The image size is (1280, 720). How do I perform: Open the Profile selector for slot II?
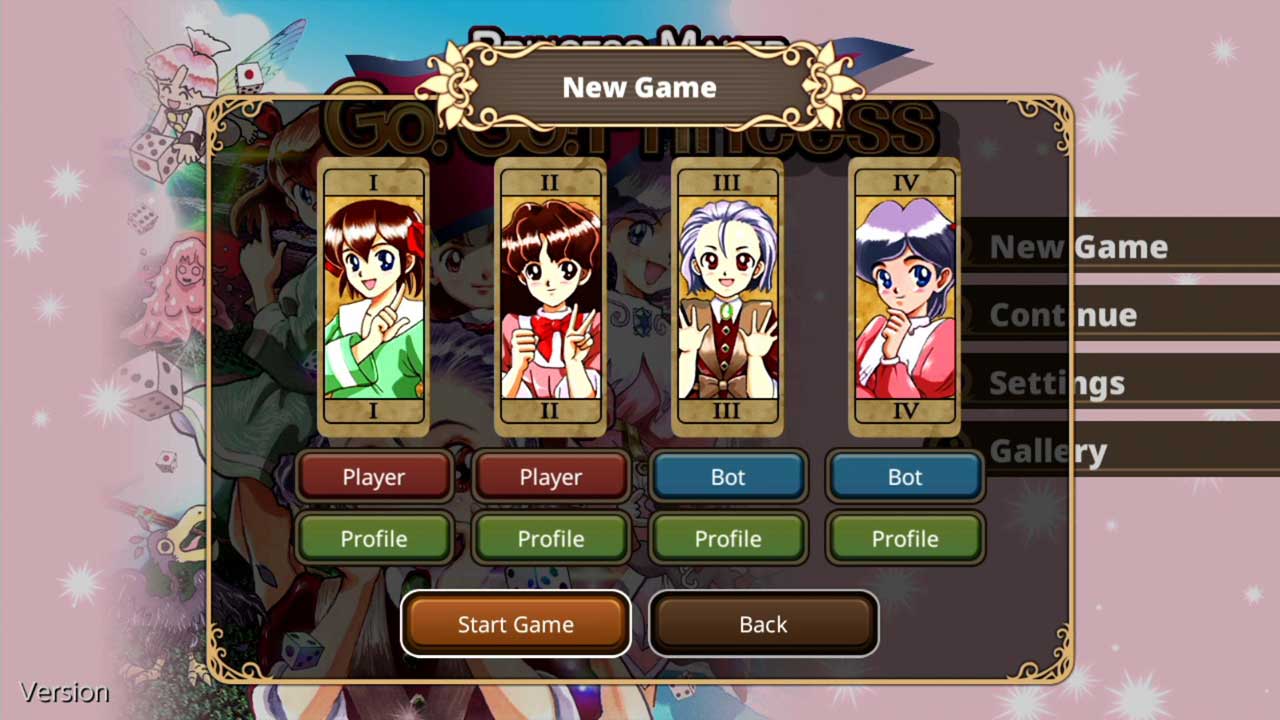click(550, 538)
